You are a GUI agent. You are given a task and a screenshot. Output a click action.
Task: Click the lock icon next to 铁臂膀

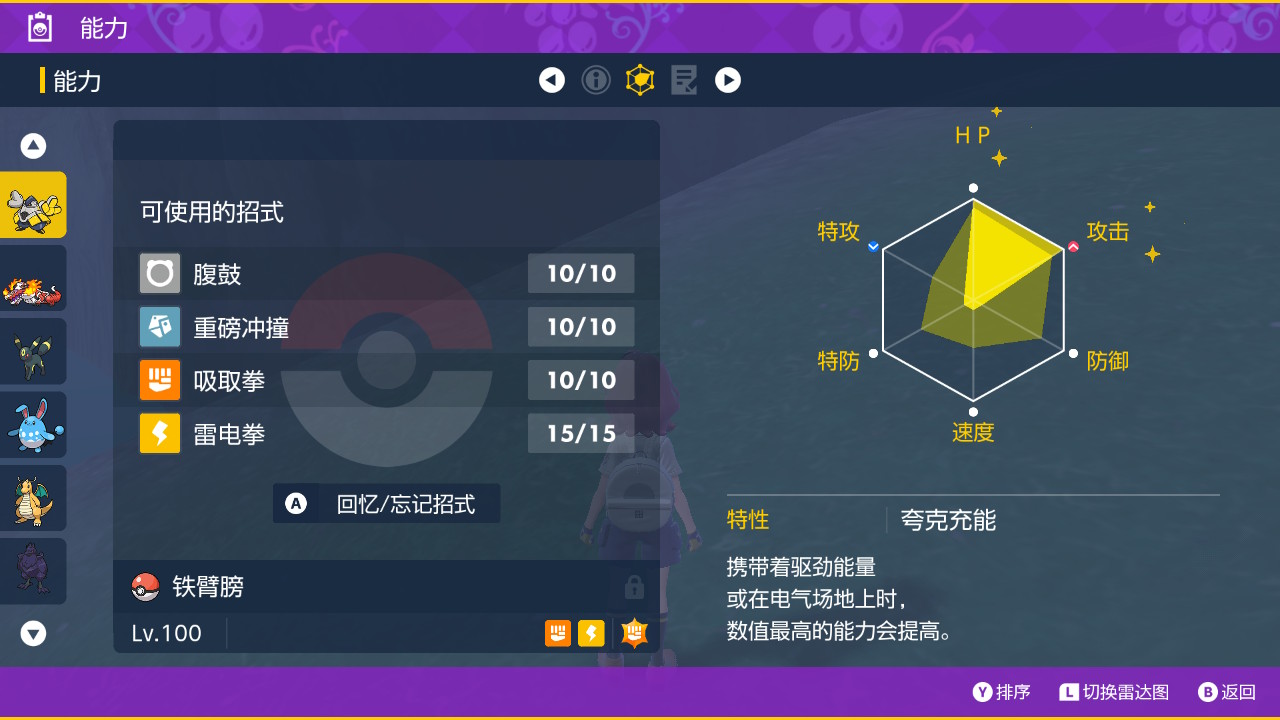(x=634, y=587)
